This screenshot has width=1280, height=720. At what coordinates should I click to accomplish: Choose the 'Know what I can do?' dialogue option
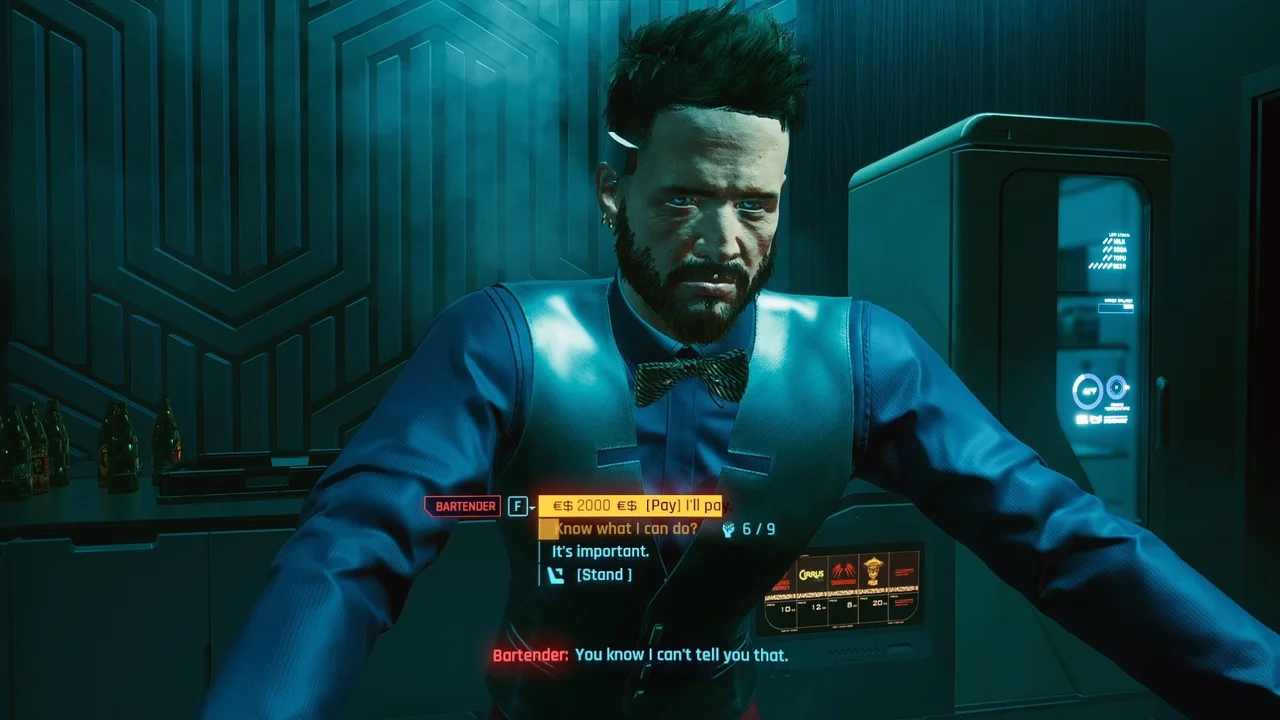tap(623, 527)
